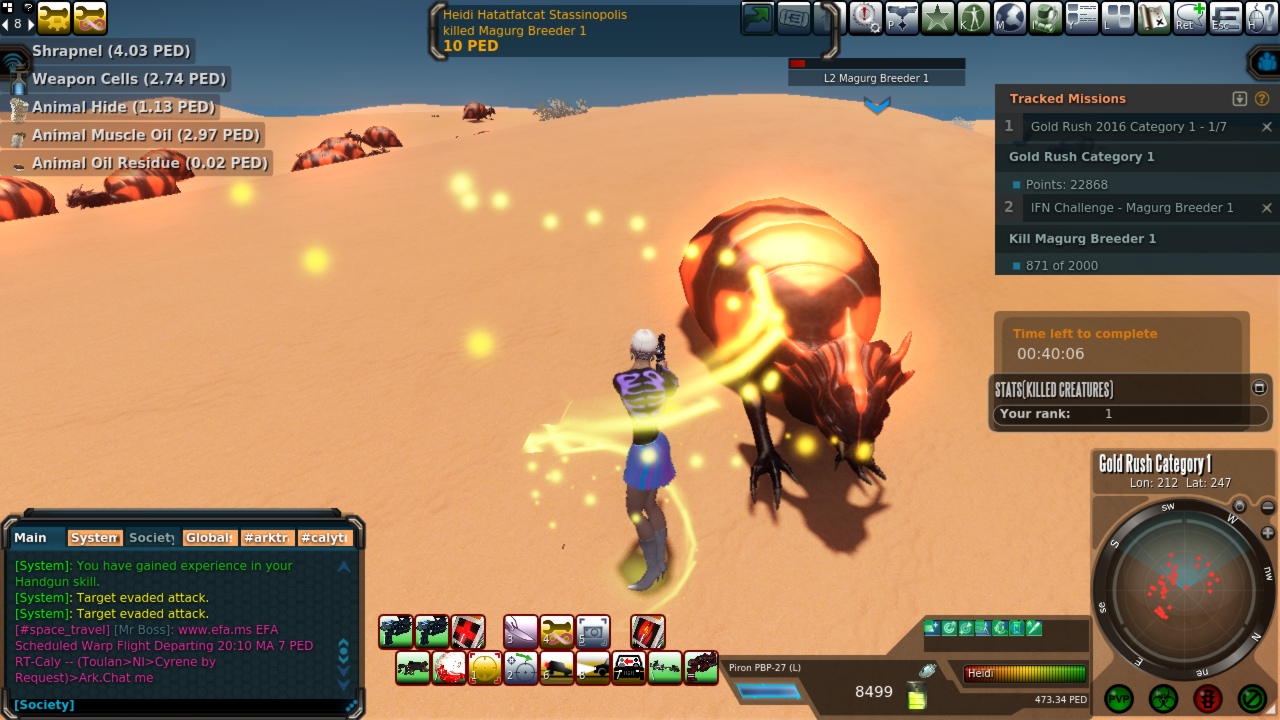Activate the yellow crosshair target hotbar slot
1280x720 pixels.
tap(485, 667)
